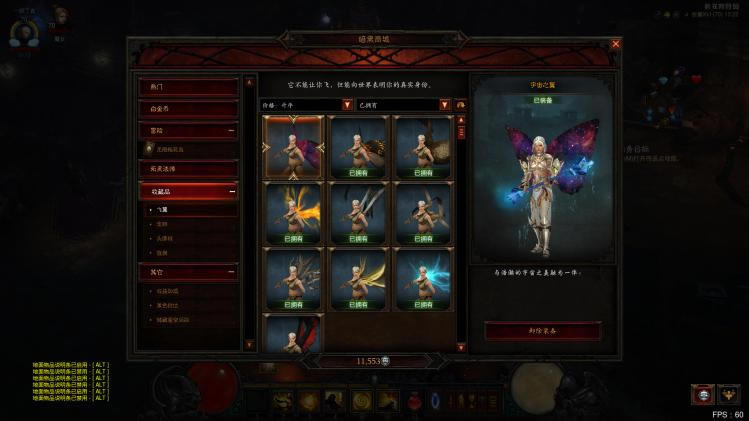Screen dimensions: 749x421
Task: Select the yellow feathered wings tile
Action: point(358,279)
